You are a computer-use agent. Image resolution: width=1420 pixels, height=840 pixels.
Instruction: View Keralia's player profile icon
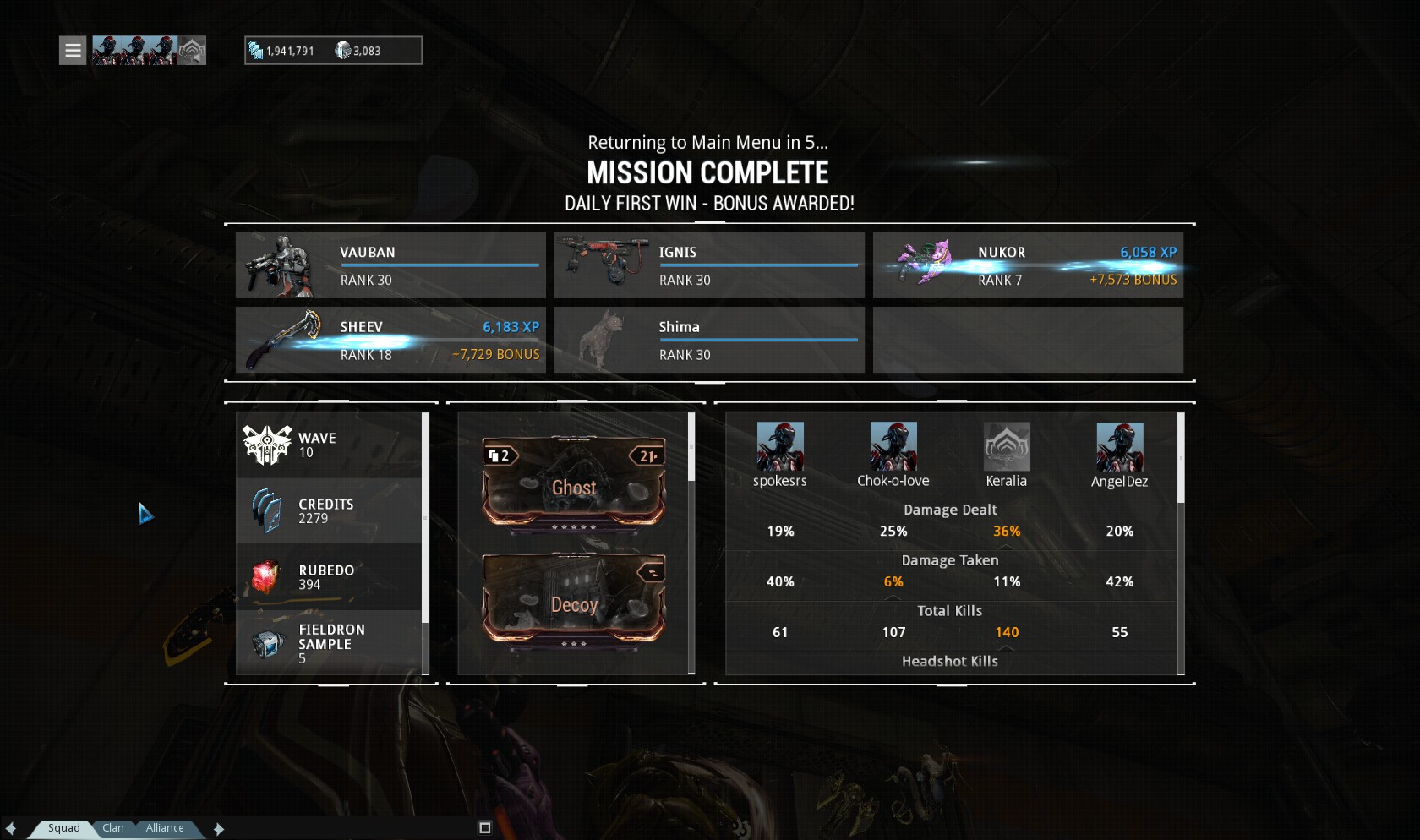coord(1007,446)
